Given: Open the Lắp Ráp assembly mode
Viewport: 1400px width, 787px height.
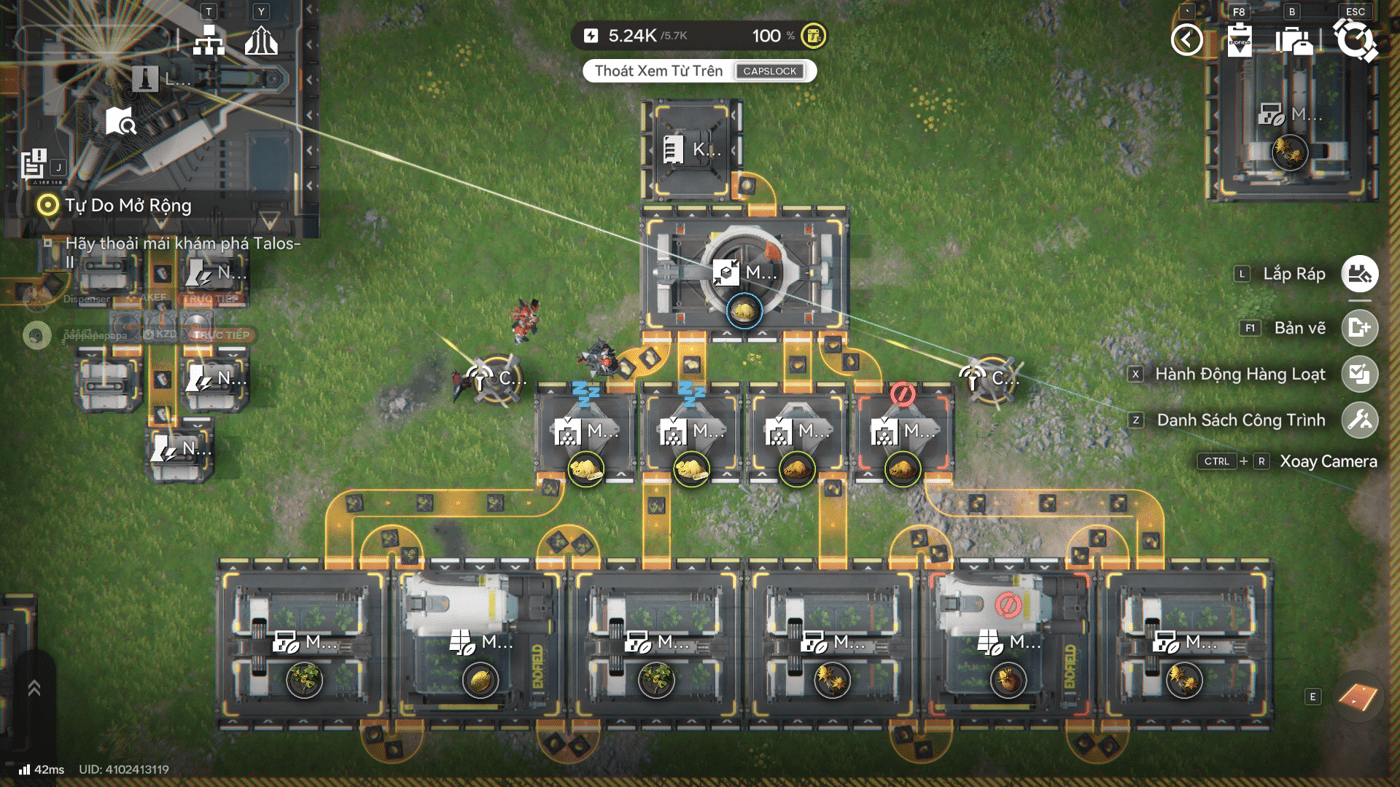Looking at the screenshot, I should click(x=1360, y=274).
